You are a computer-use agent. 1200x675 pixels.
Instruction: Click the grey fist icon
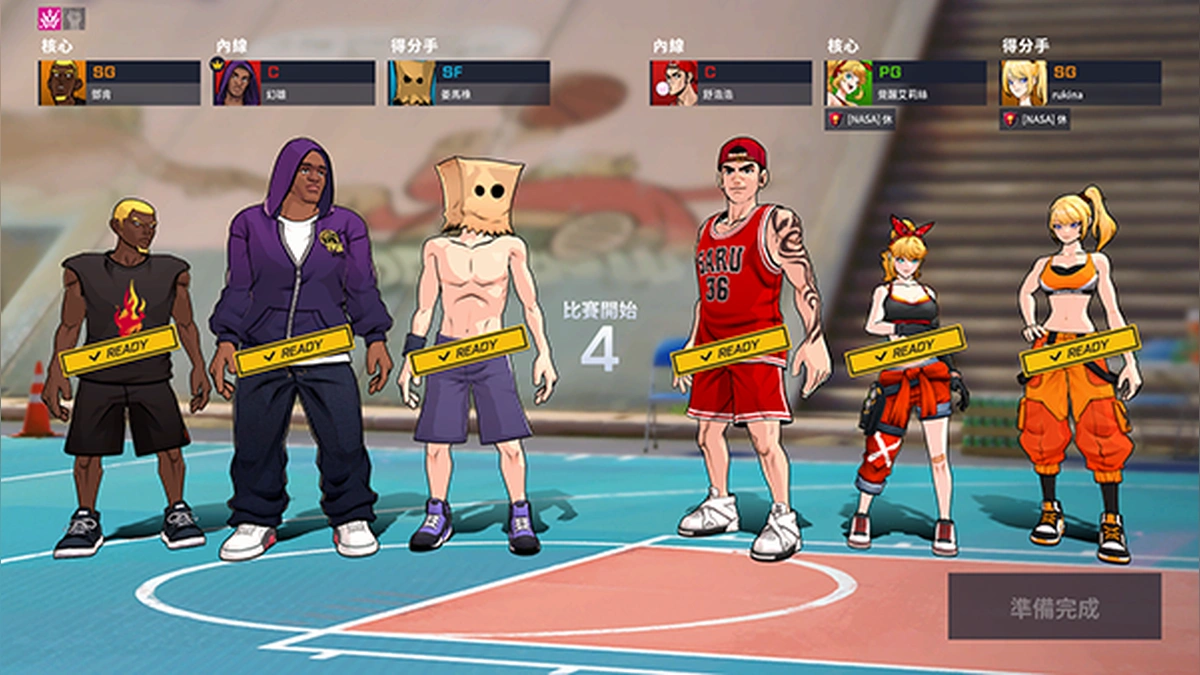(x=74, y=18)
